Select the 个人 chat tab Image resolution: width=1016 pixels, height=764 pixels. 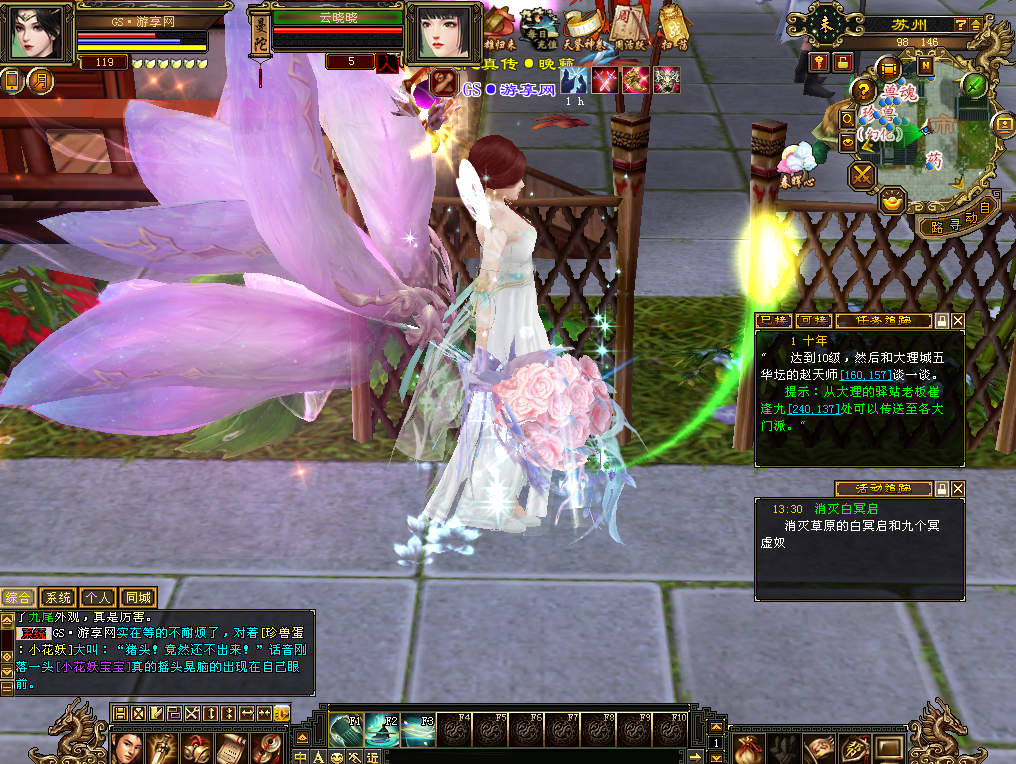[98, 597]
